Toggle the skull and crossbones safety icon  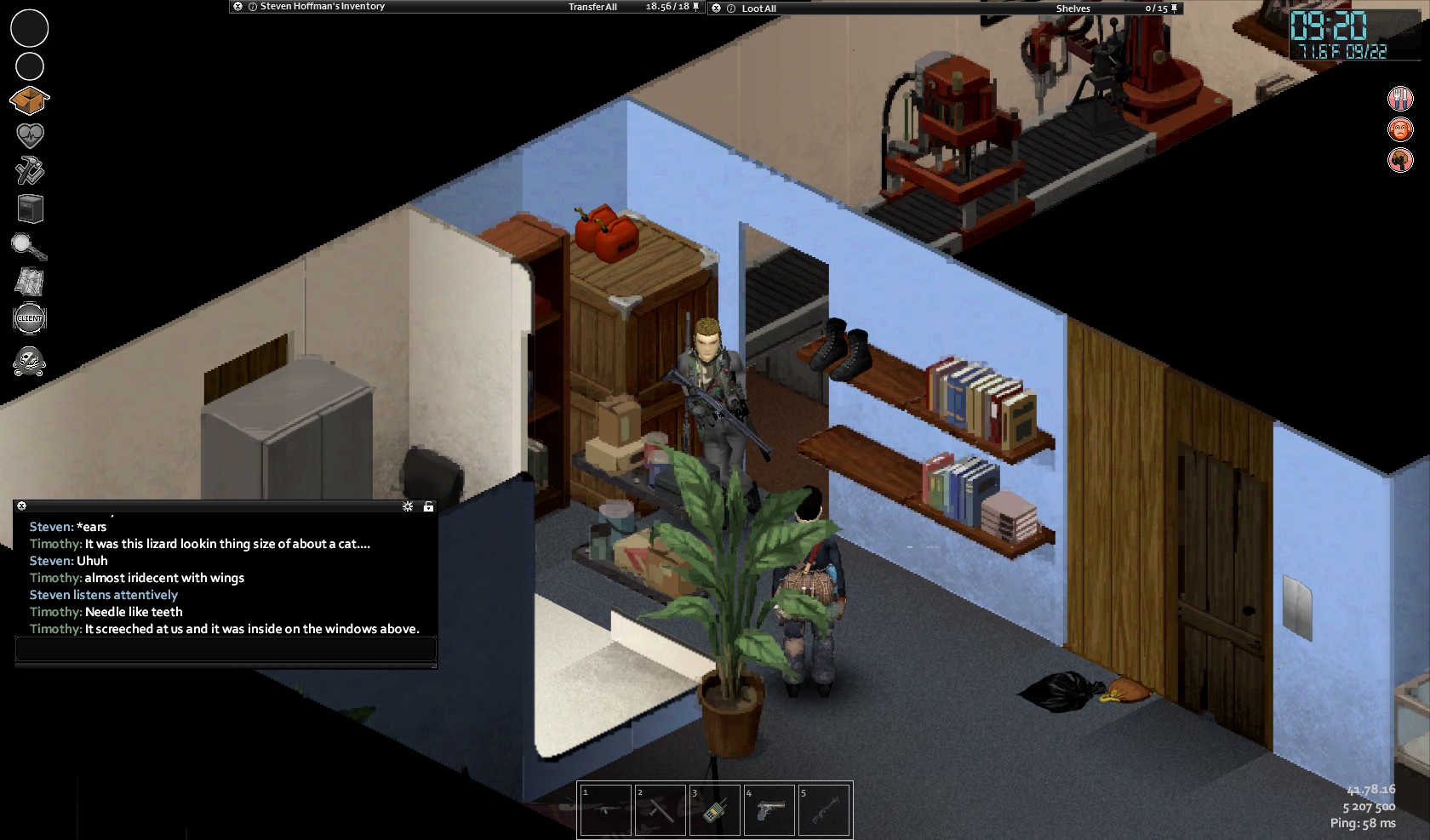(29, 362)
